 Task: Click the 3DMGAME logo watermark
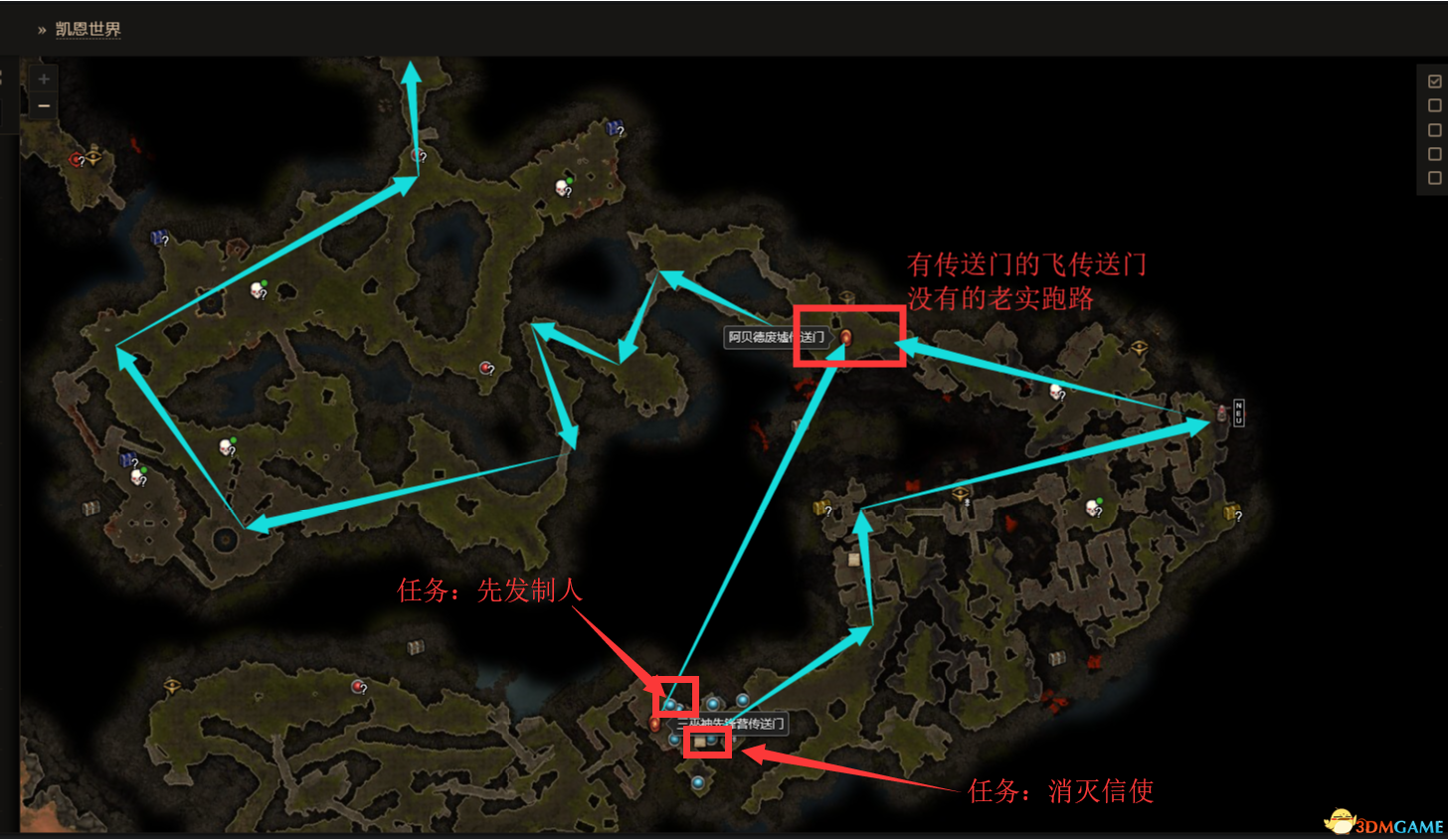(x=1383, y=823)
